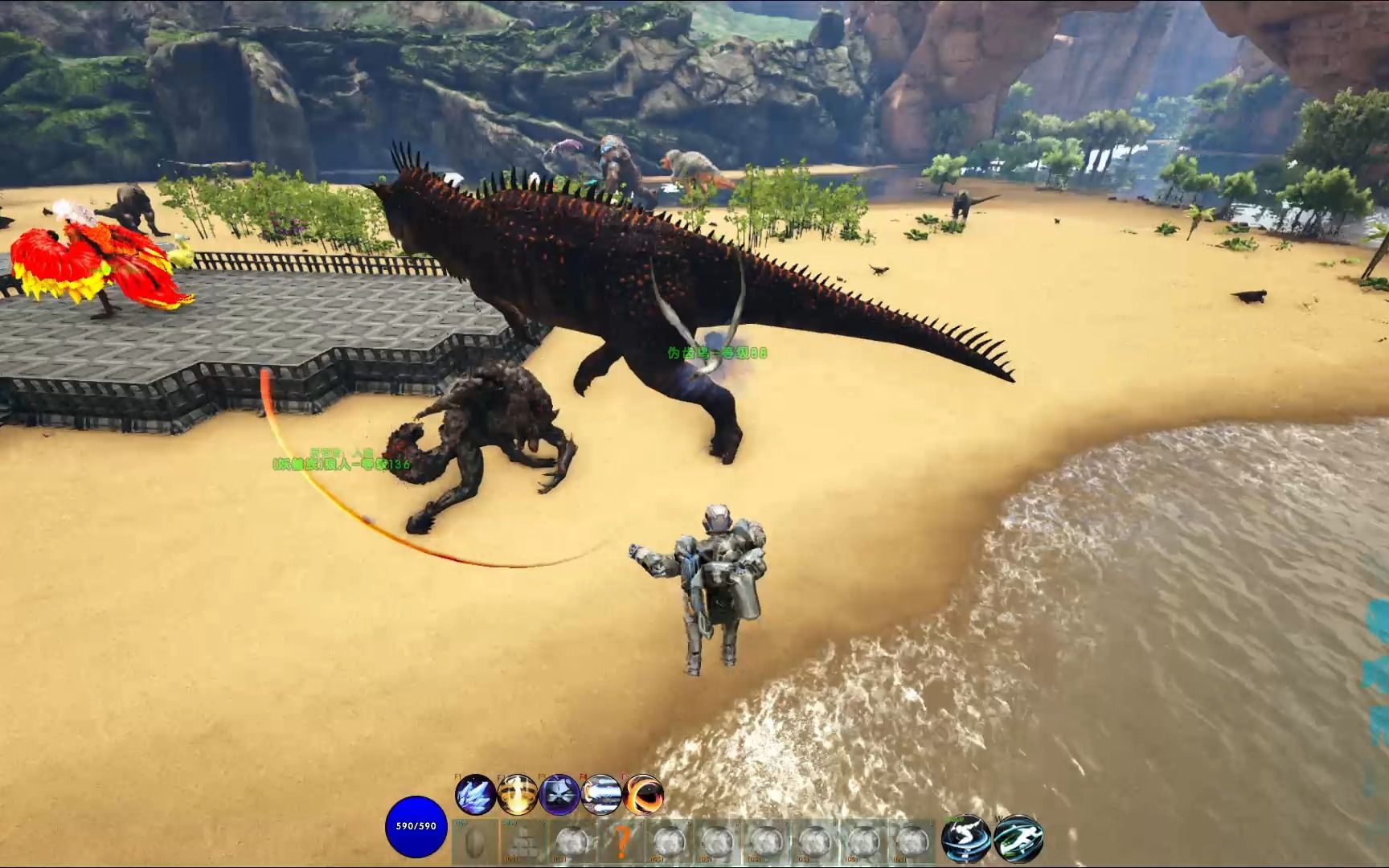Activate the orange fire swirl skill

point(643,794)
